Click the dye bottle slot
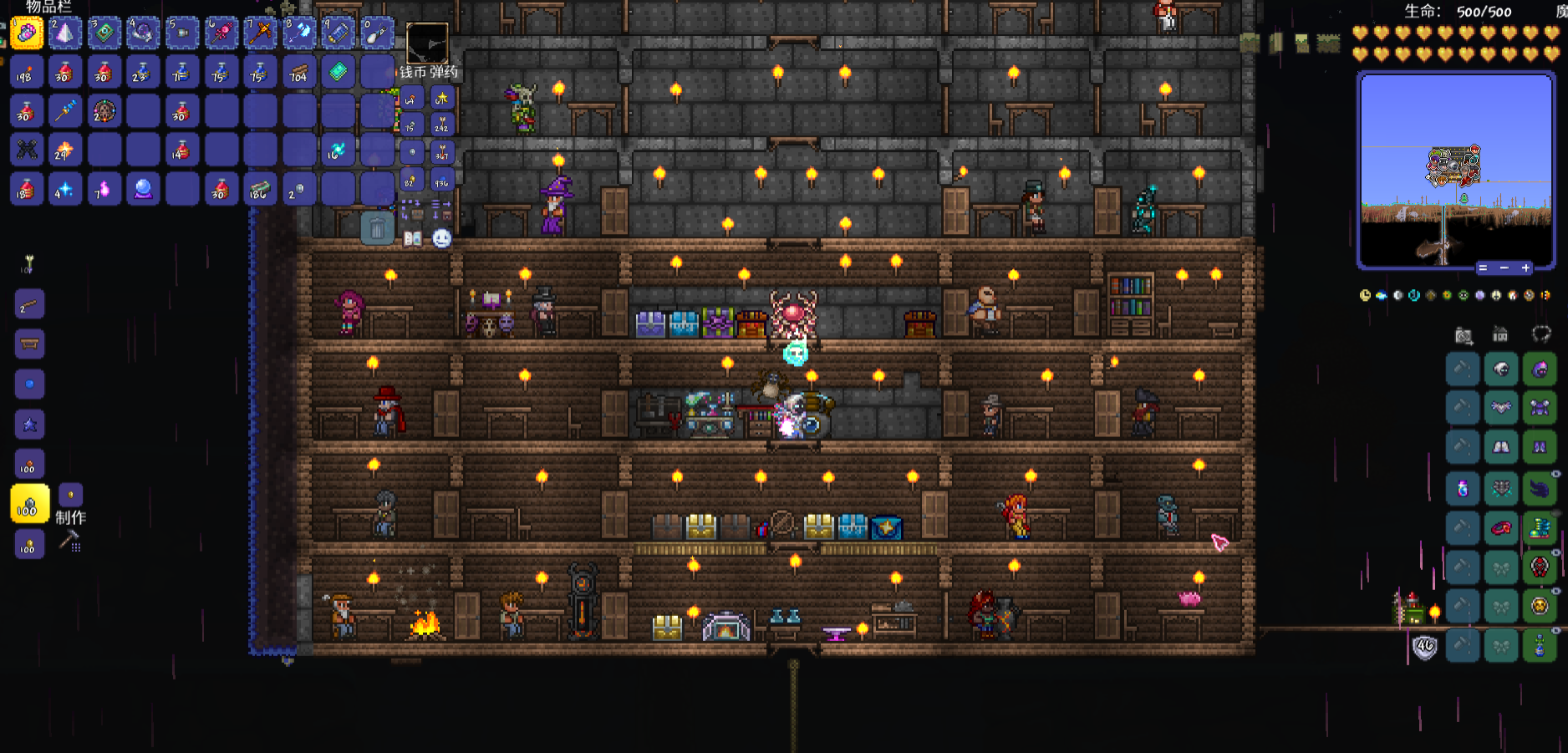Viewport: 1568px width, 753px height. coord(1463,489)
